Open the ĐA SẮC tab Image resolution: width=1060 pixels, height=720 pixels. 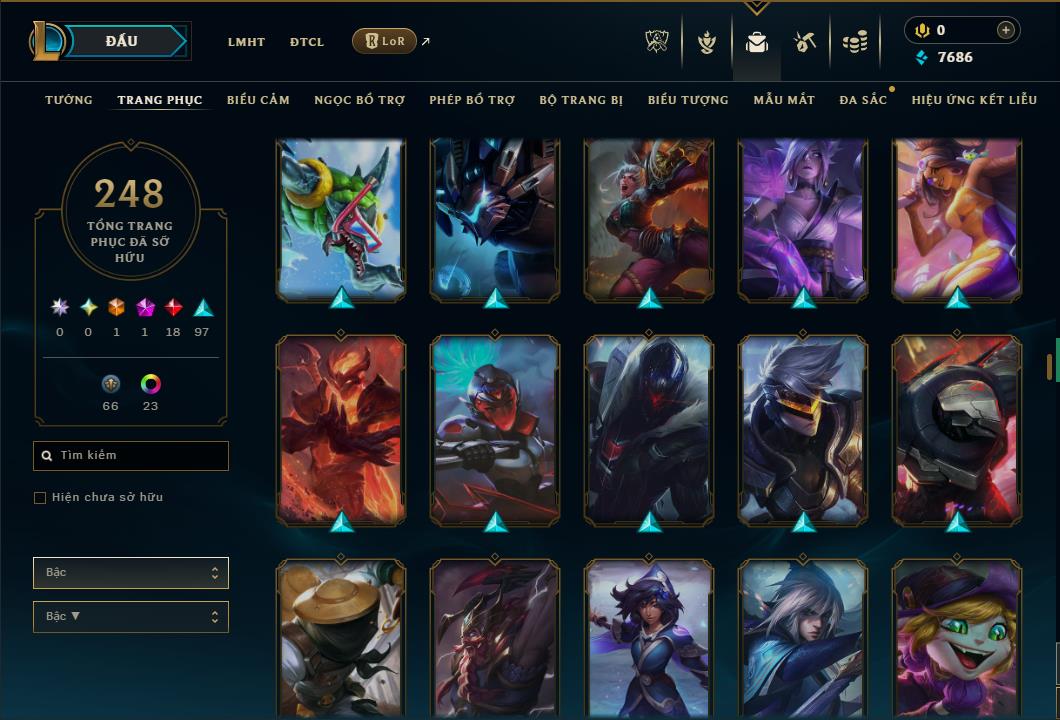pyautogui.click(x=863, y=100)
